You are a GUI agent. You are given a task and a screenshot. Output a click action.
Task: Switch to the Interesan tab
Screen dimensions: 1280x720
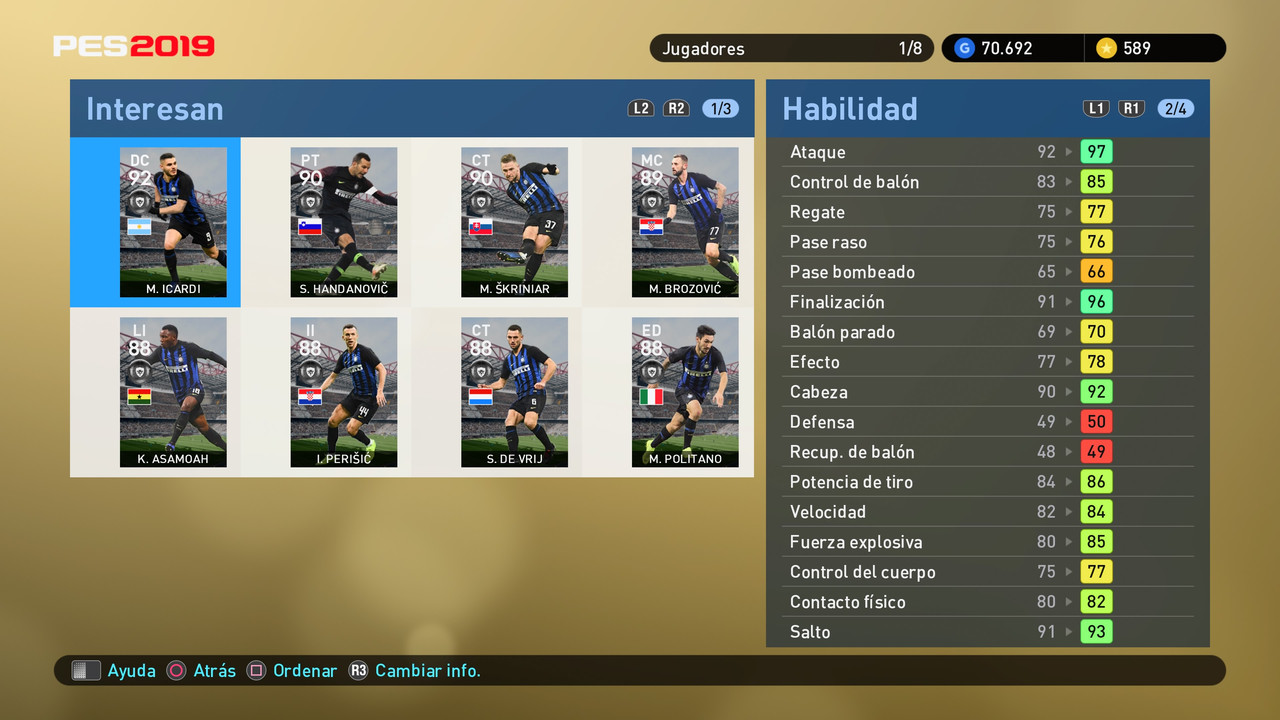pyautogui.click(x=154, y=108)
